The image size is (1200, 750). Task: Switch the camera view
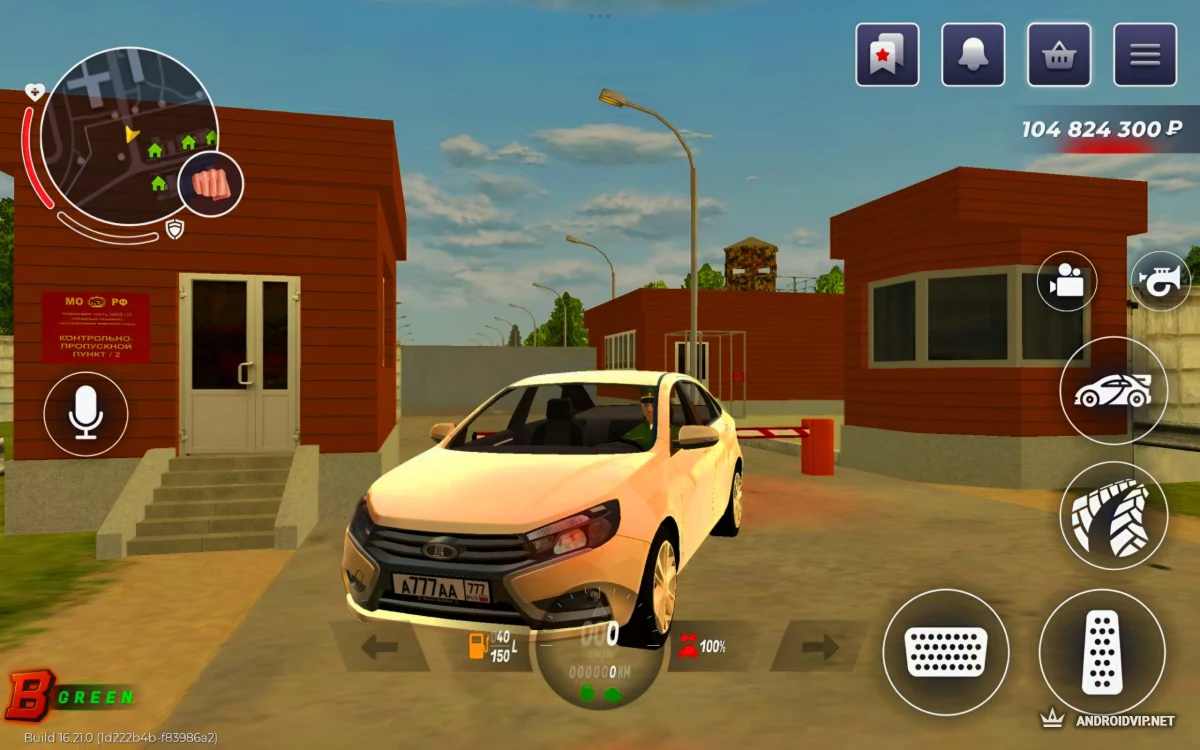coord(1067,282)
